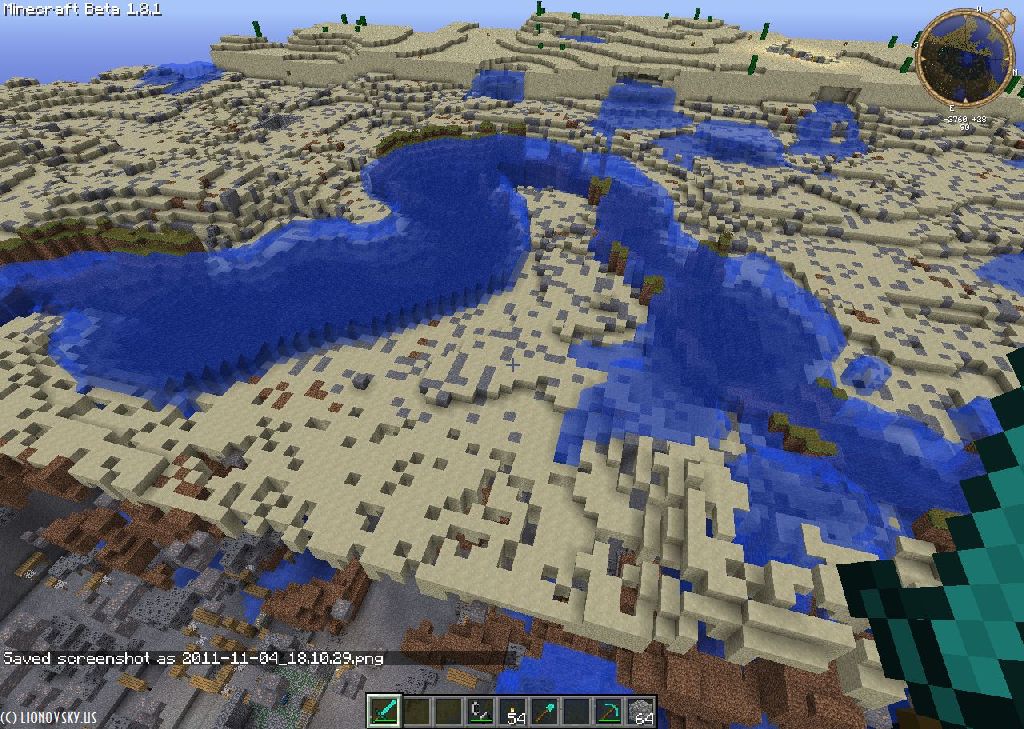Screen dimensions: 1024x729
Task: Select the flint and steel slot
Action: 480,711
